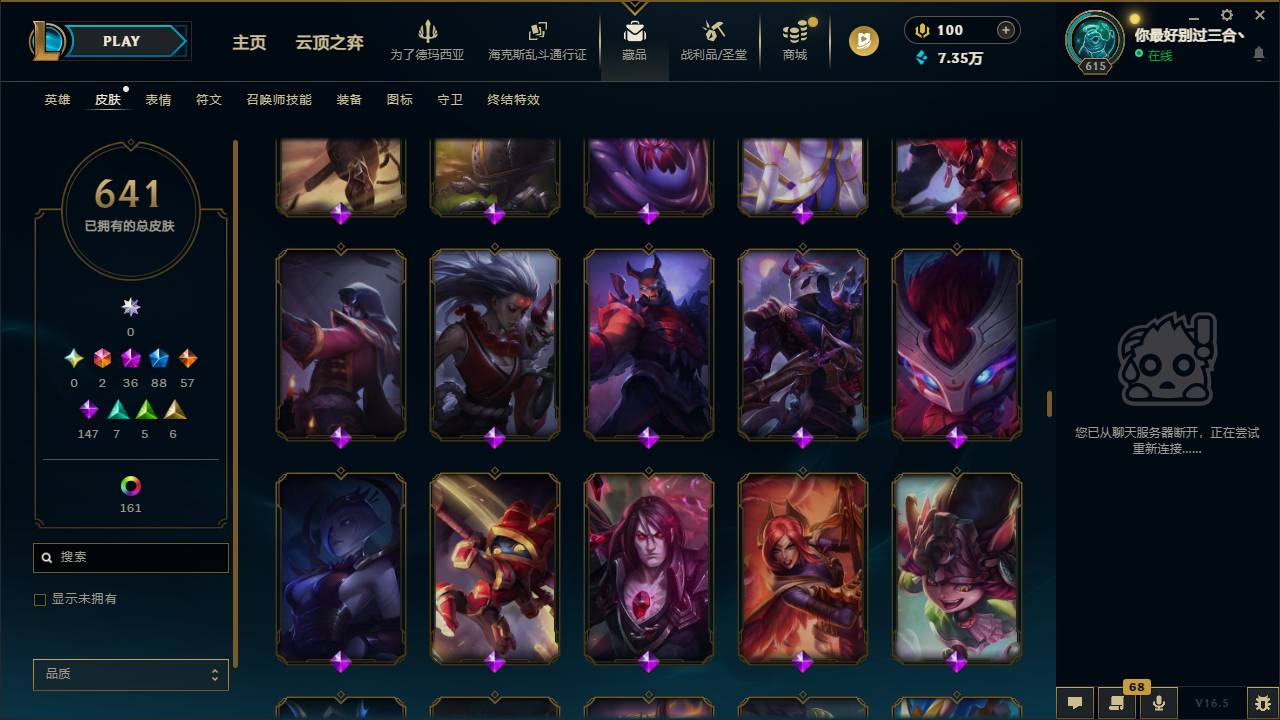The image size is (1280, 720).
Task: Enable the 显示未拥有 checkbox
Action: pos(40,599)
